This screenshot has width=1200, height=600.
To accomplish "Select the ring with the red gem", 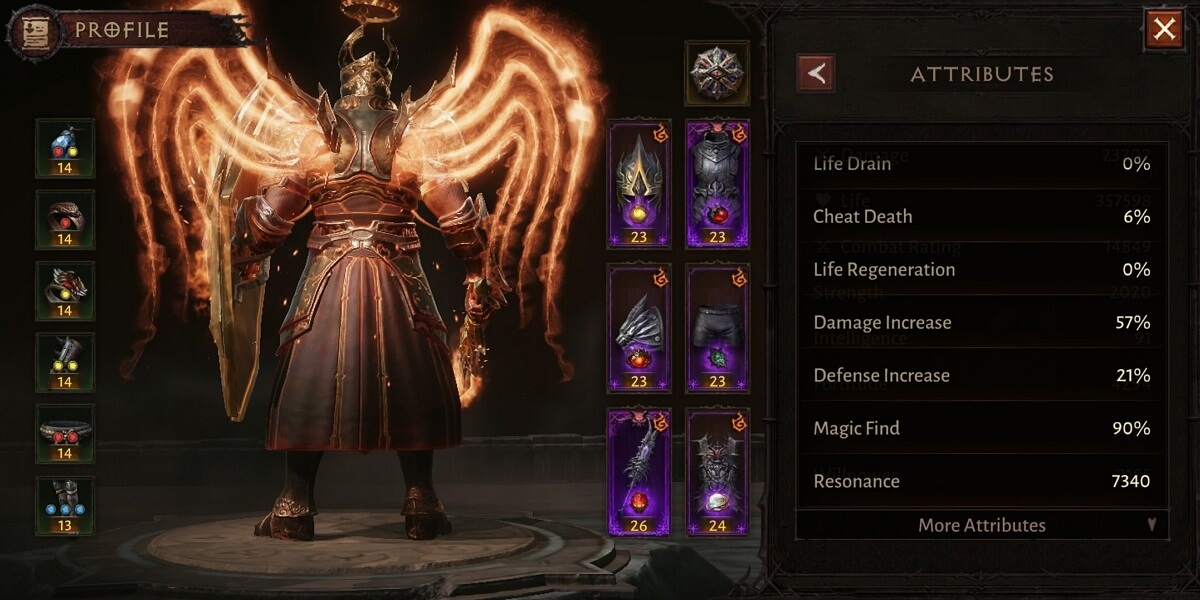I will pyautogui.click(x=65, y=220).
